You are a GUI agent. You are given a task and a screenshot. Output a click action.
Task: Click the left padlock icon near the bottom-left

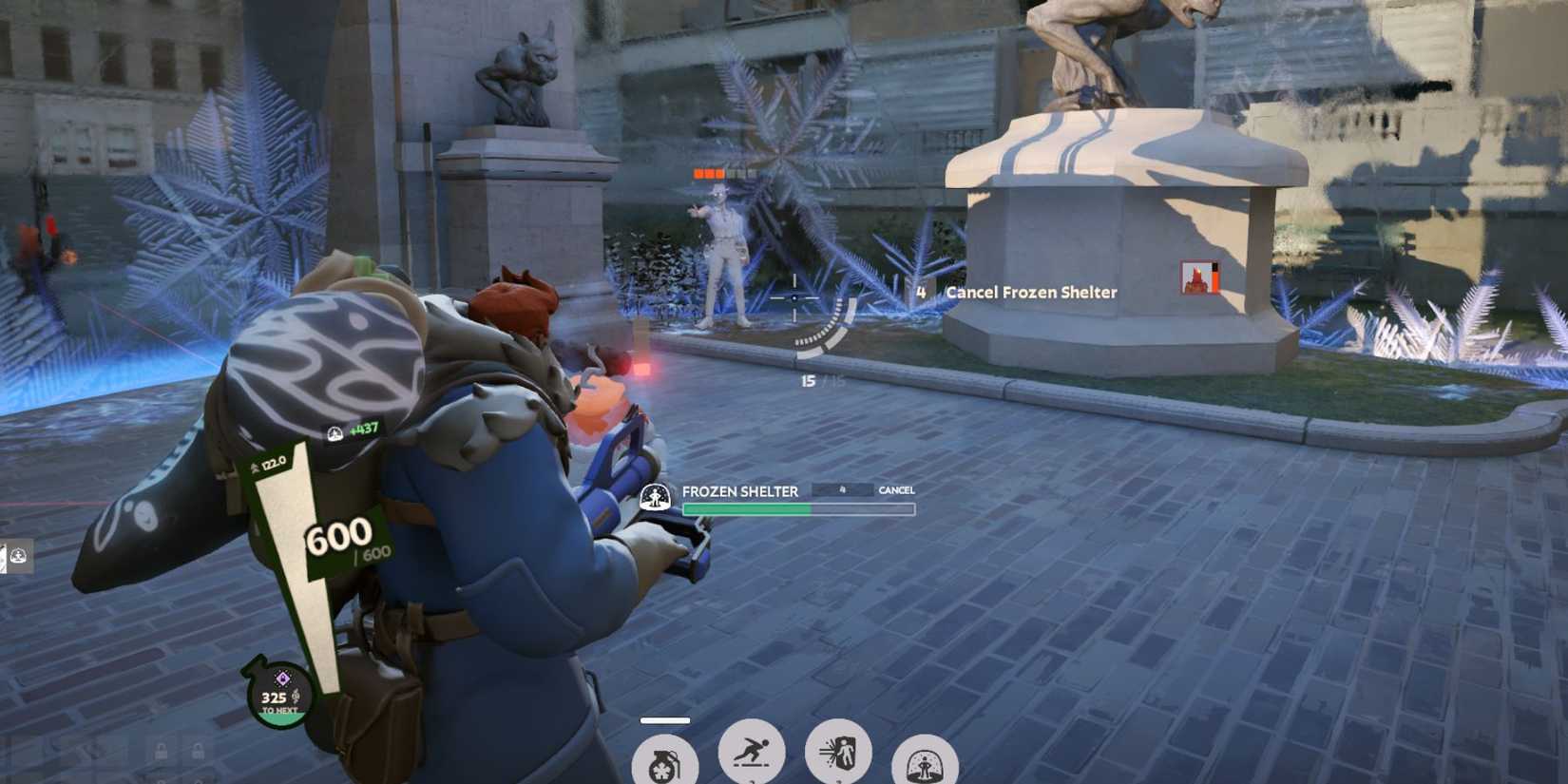coord(162,750)
